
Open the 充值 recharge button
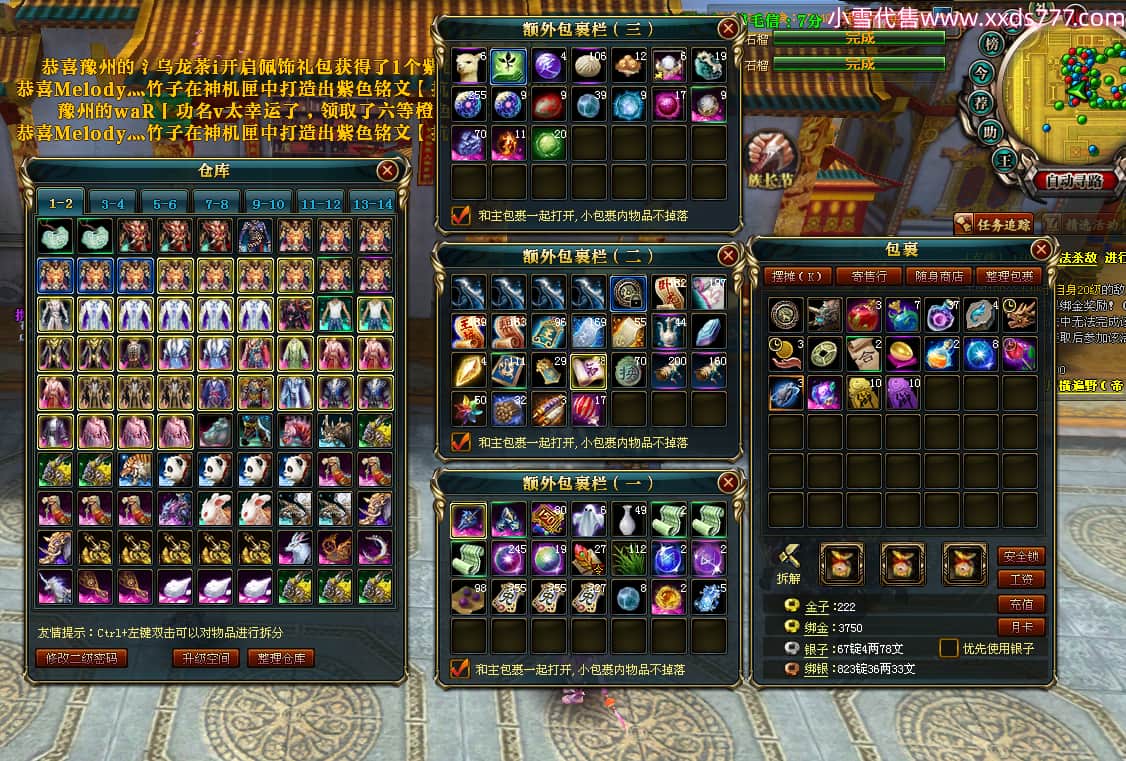(x=1021, y=604)
